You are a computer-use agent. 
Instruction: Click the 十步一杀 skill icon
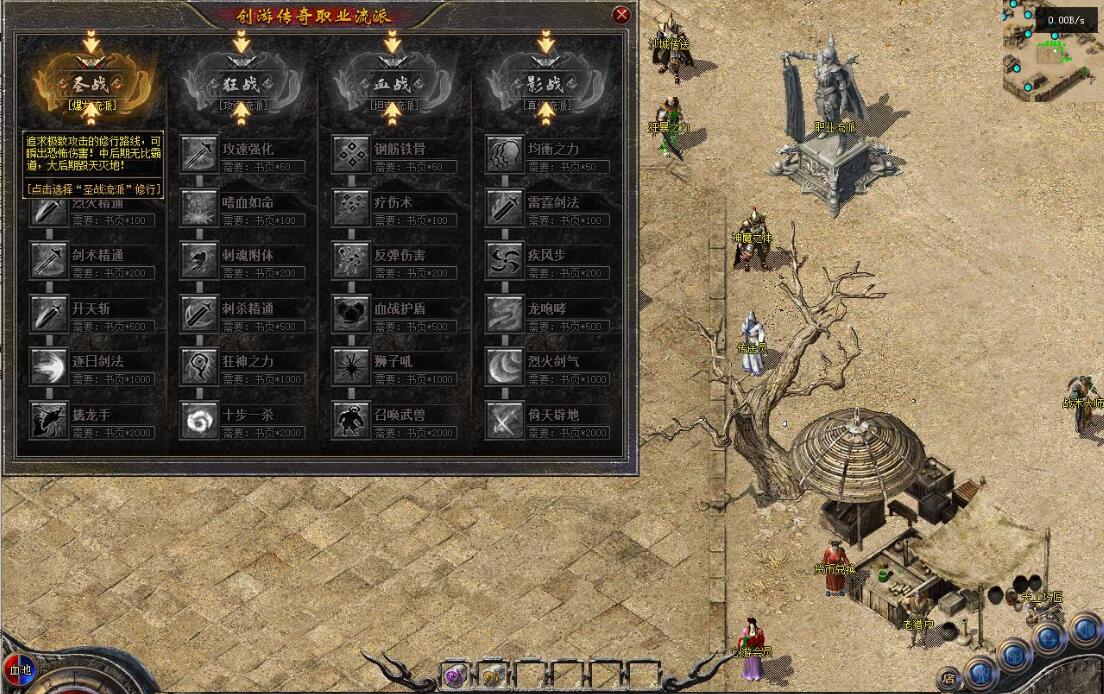pyautogui.click(x=199, y=420)
